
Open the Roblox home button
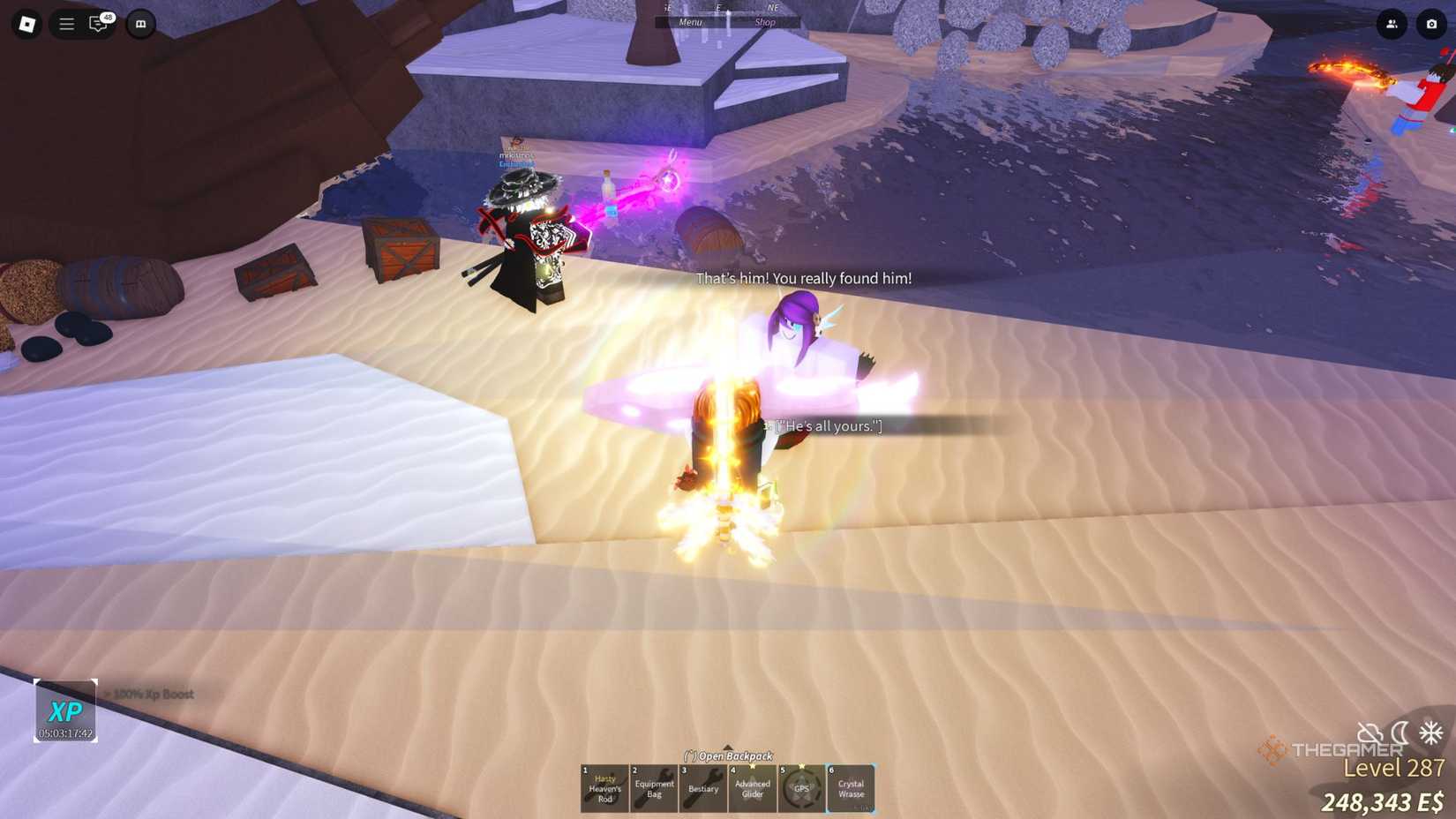click(25, 24)
